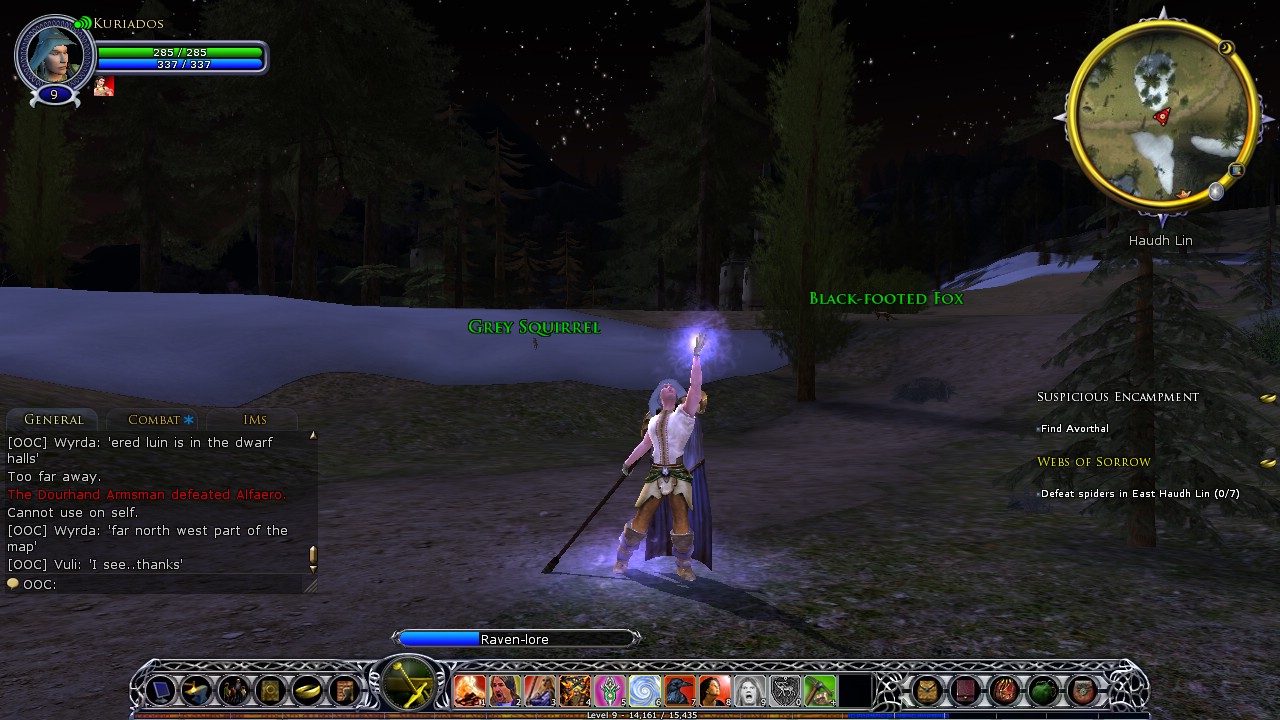
Task: Use the shouting man skill in slot 2
Action: 504,690
